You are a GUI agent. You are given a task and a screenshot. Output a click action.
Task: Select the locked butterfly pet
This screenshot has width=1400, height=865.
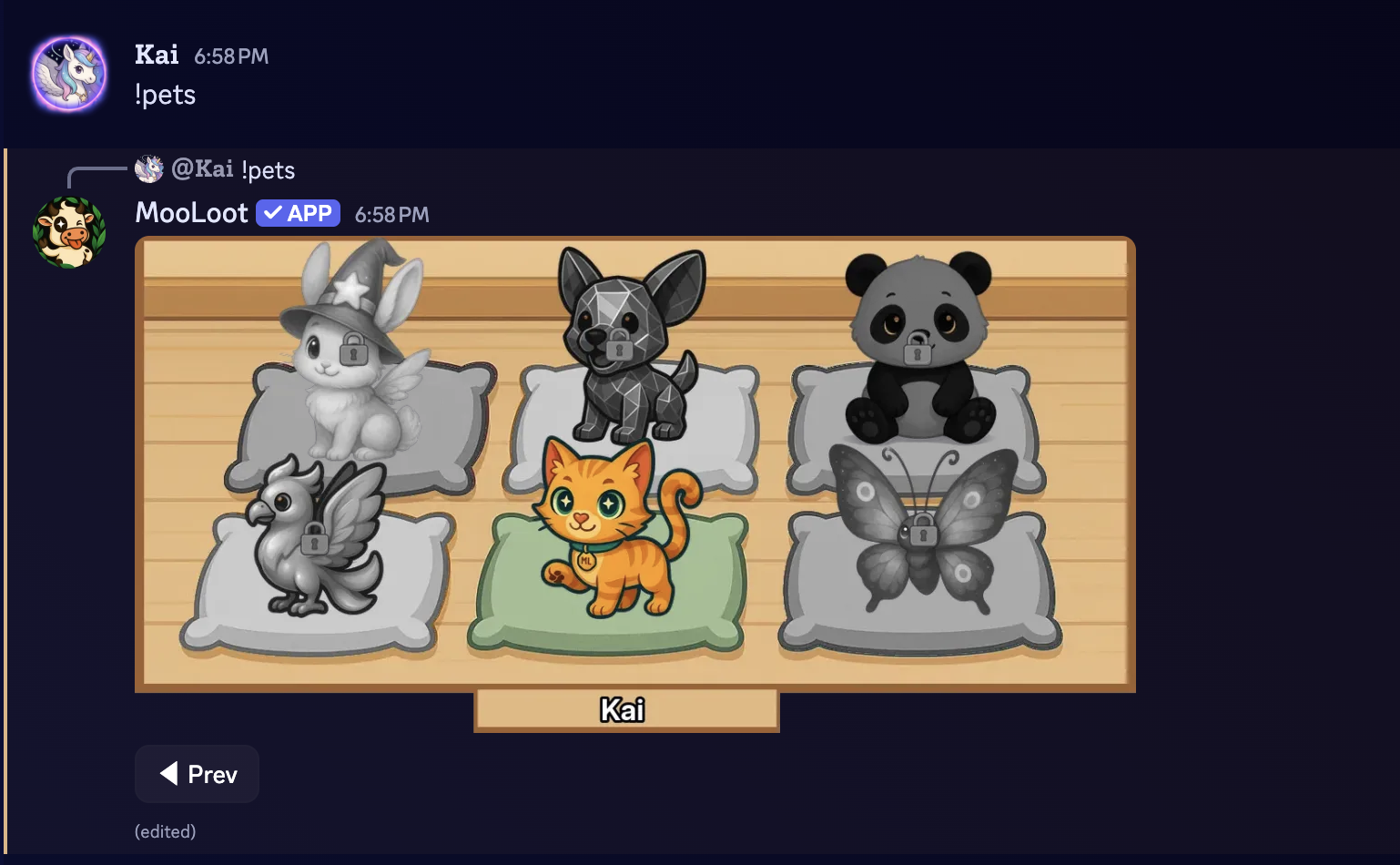tap(924, 546)
